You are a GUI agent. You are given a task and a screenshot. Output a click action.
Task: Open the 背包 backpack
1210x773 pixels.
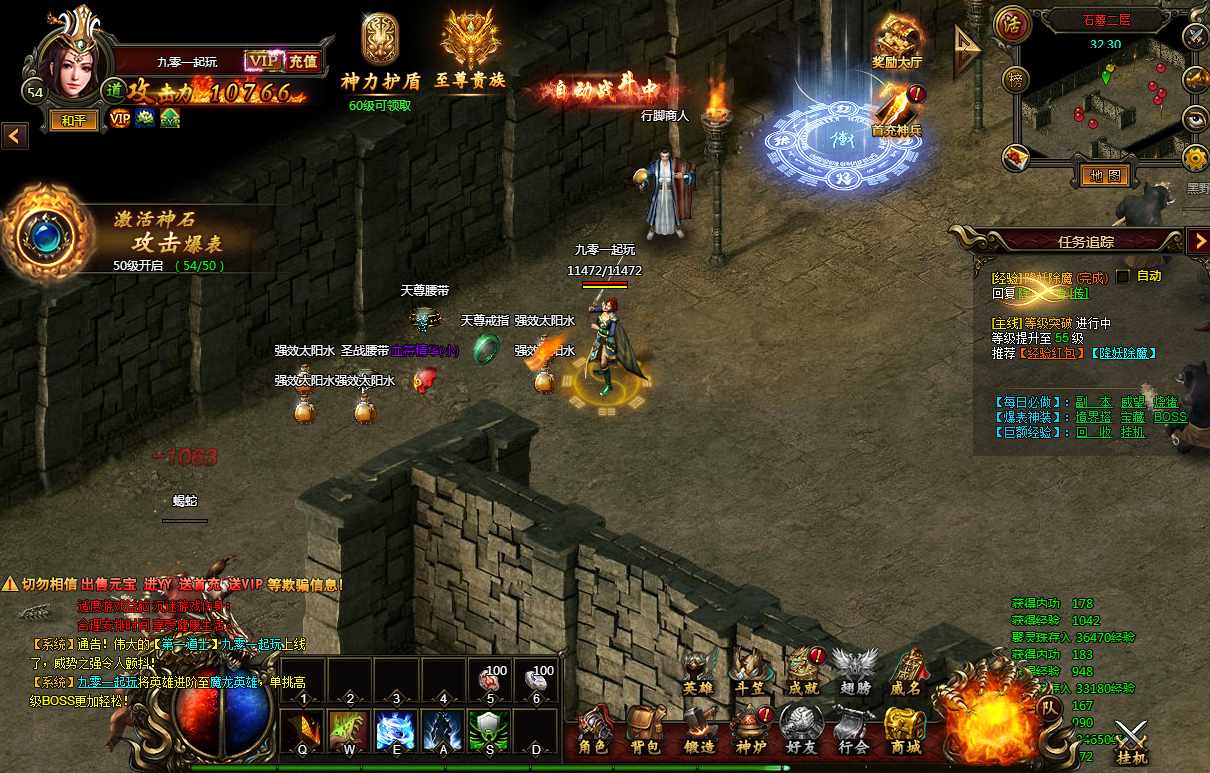click(x=646, y=729)
